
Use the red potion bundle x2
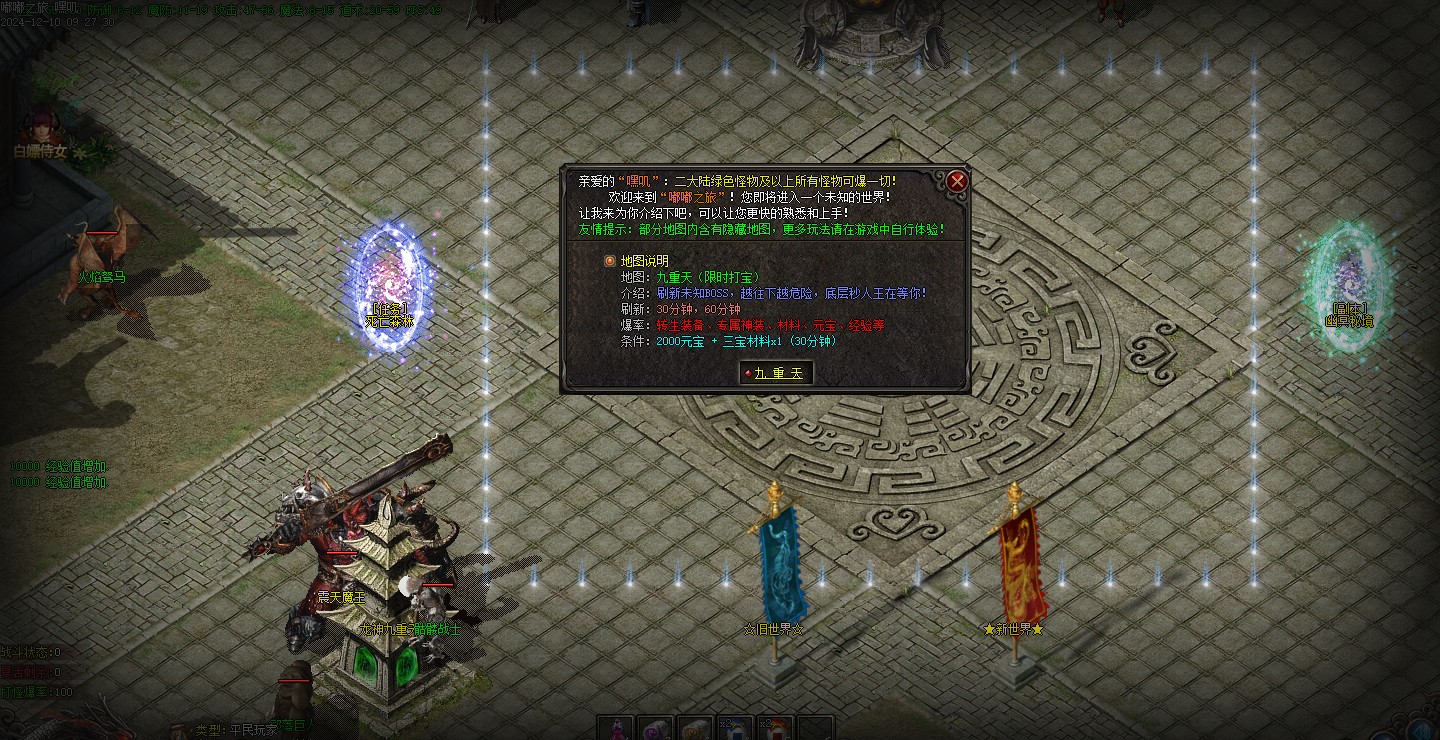tap(775, 728)
